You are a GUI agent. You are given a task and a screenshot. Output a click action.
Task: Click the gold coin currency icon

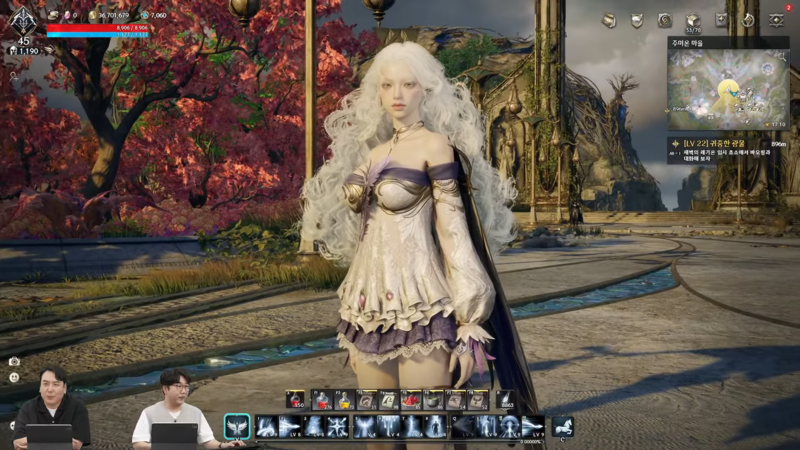93,16
